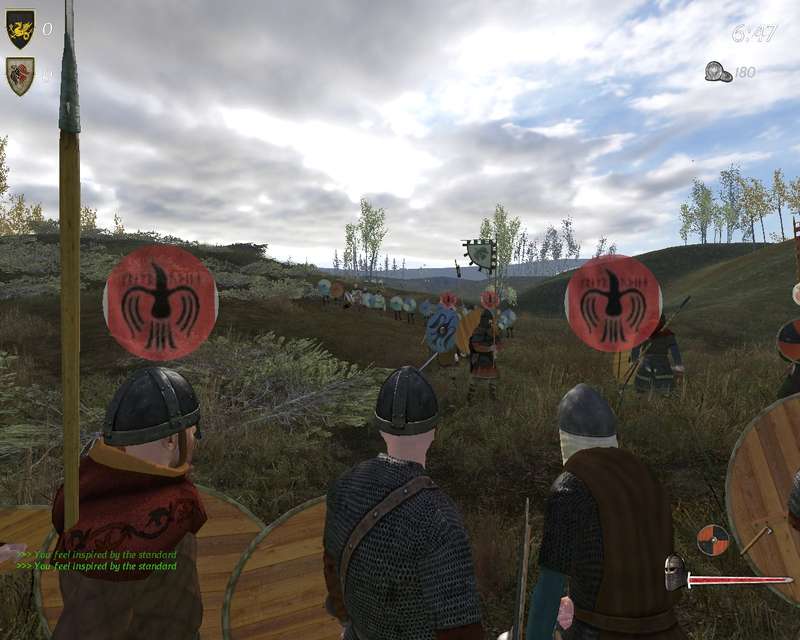
Task: Choose the equipped sword weapon icon
Action: coord(738,579)
